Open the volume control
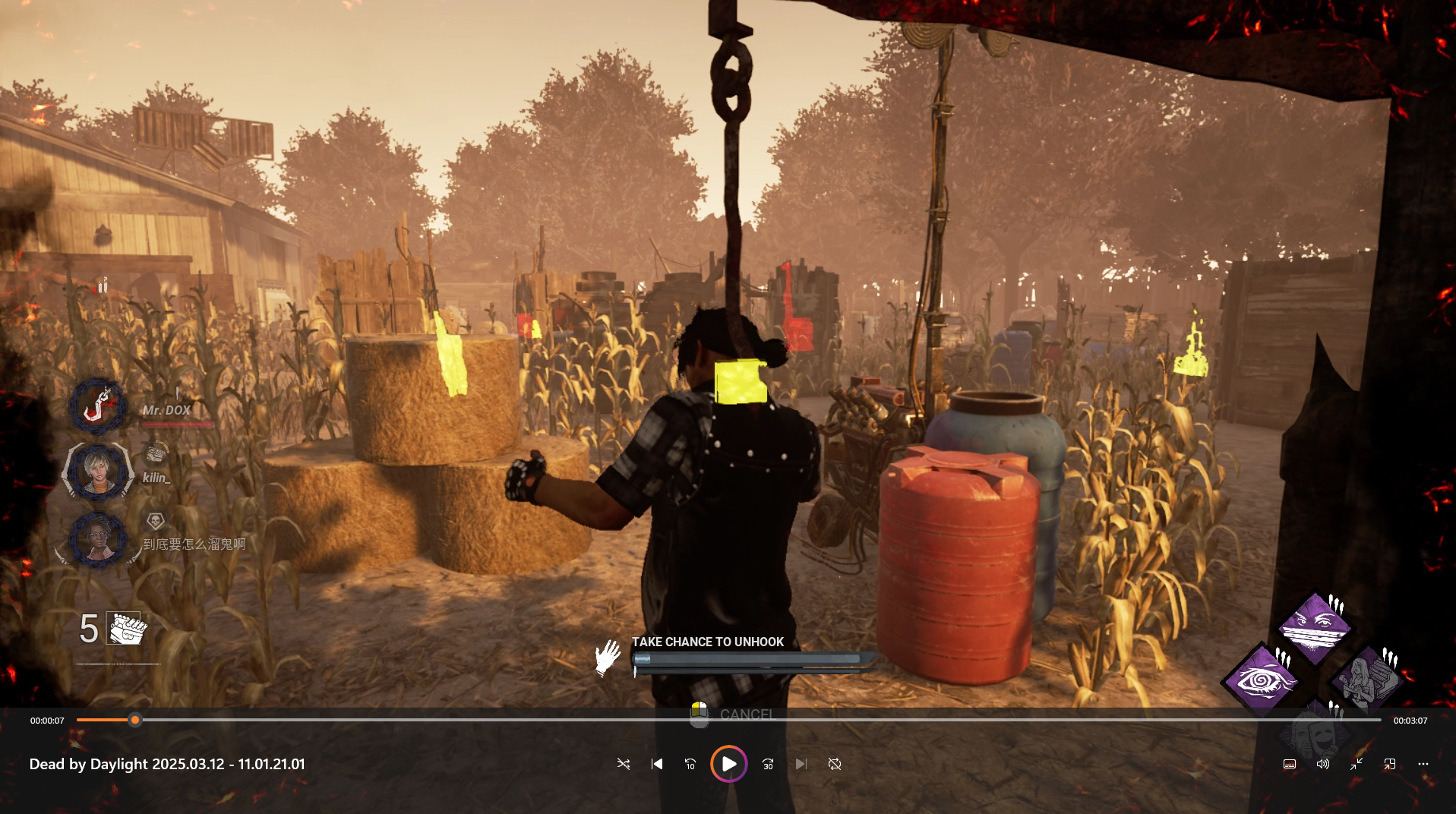Viewport: 1456px width, 814px height. pyautogui.click(x=1322, y=764)
